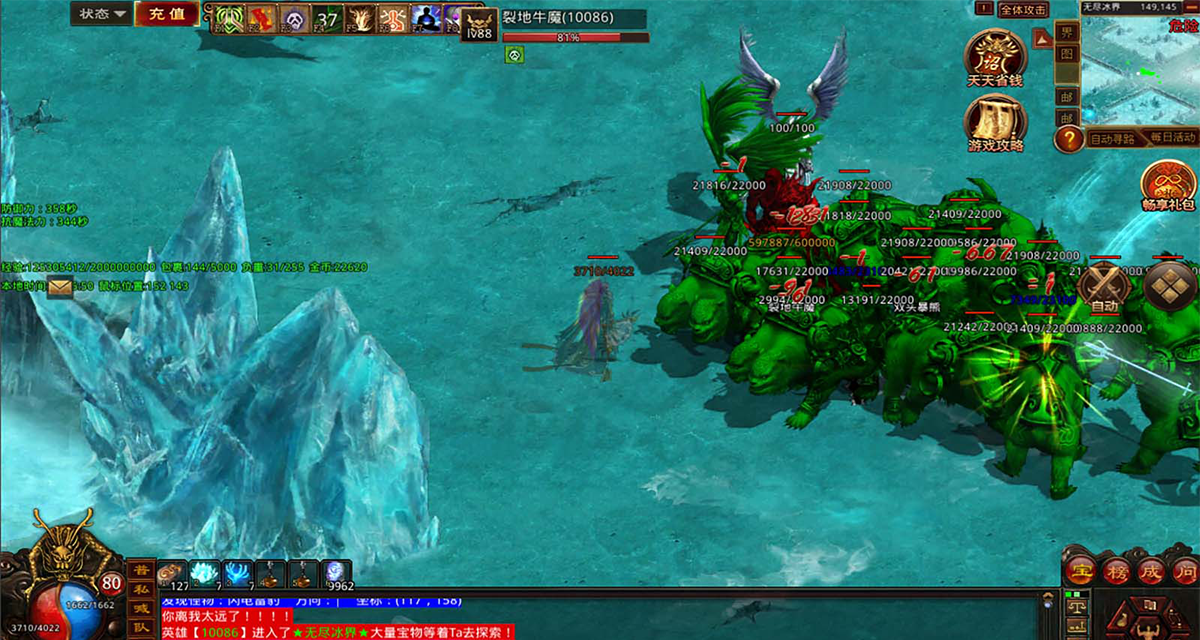Open the 榜 ranking round button
1200x640 pixels.
[x=1115, y=572]
